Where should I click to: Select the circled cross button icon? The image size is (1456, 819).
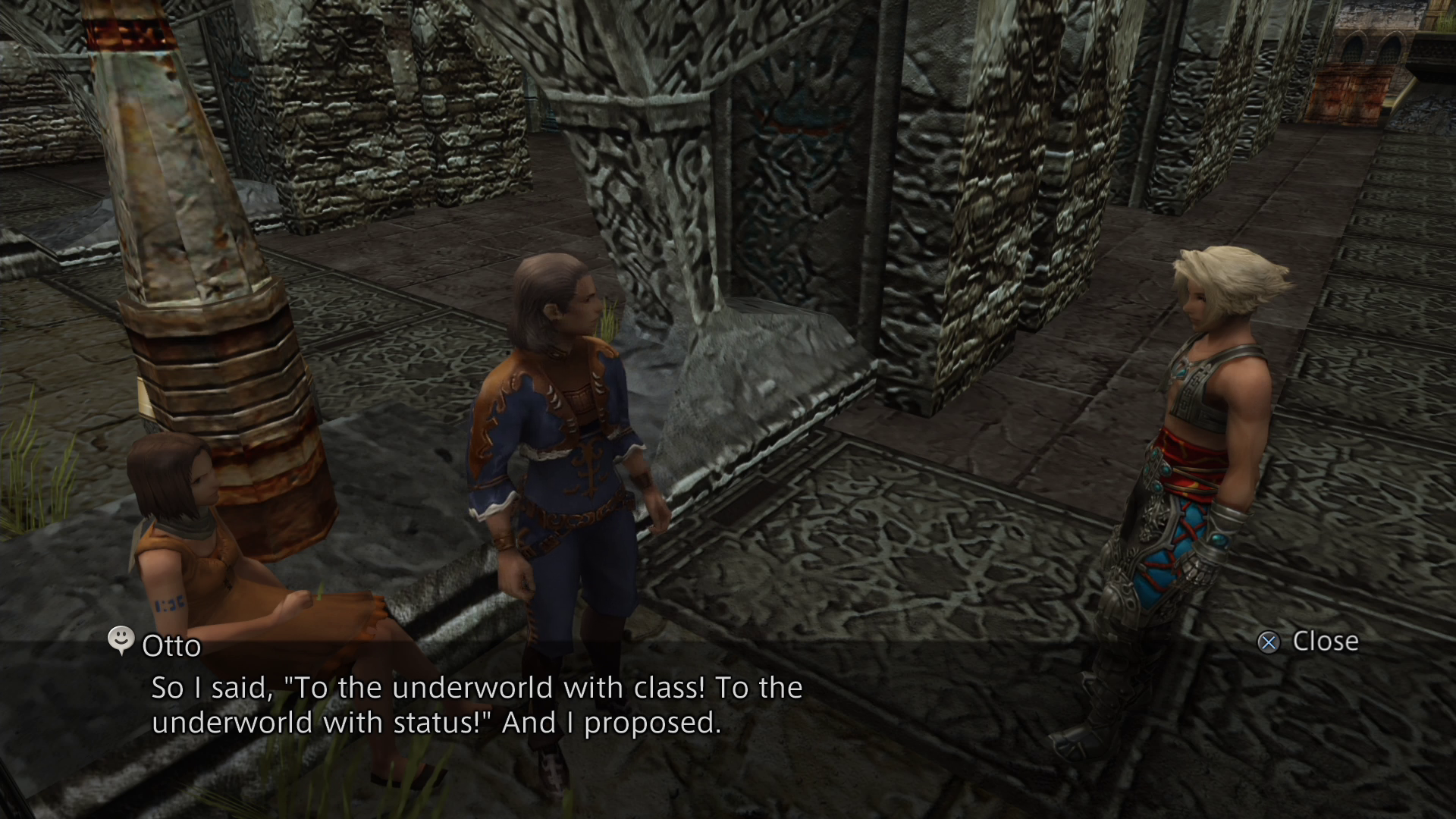click(x=1266, y=642)
